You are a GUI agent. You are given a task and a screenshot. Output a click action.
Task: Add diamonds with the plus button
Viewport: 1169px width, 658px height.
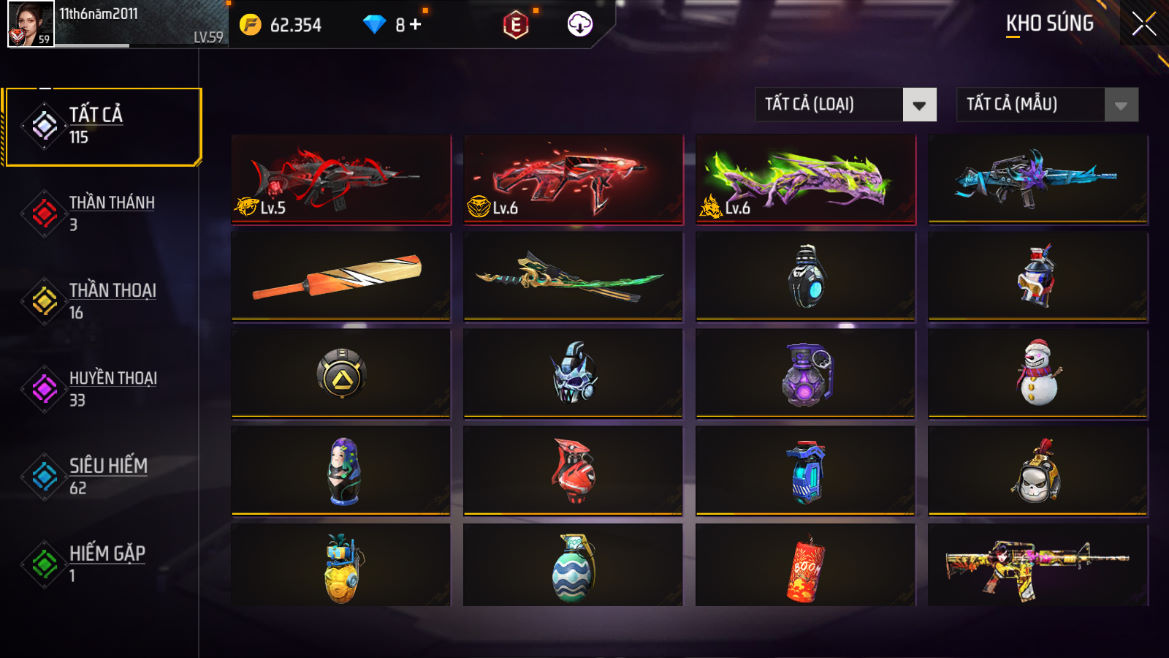(415, 25)
